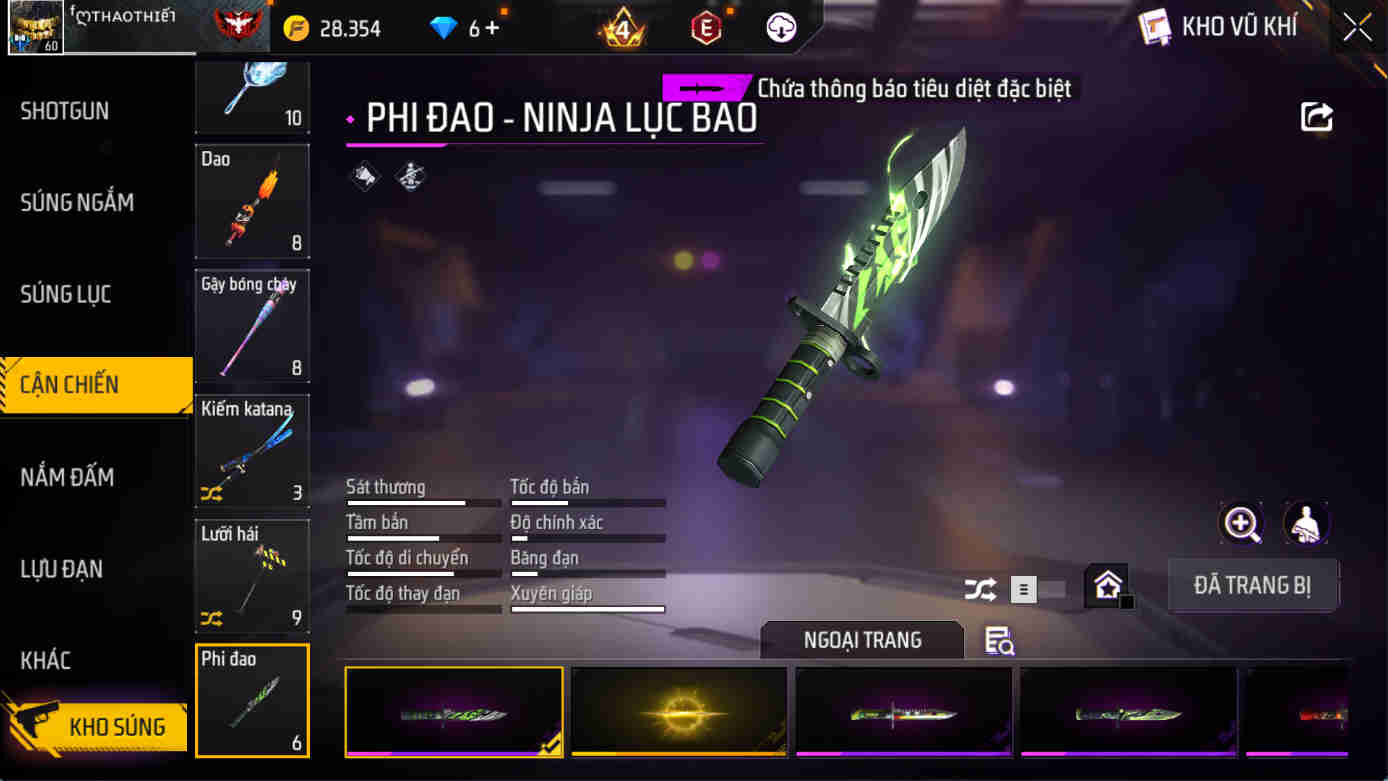The width and height of the screenshot is (1388, 781).
Task: Toggle the shuffle icon beside the equip button
Action: pos(982,590)
